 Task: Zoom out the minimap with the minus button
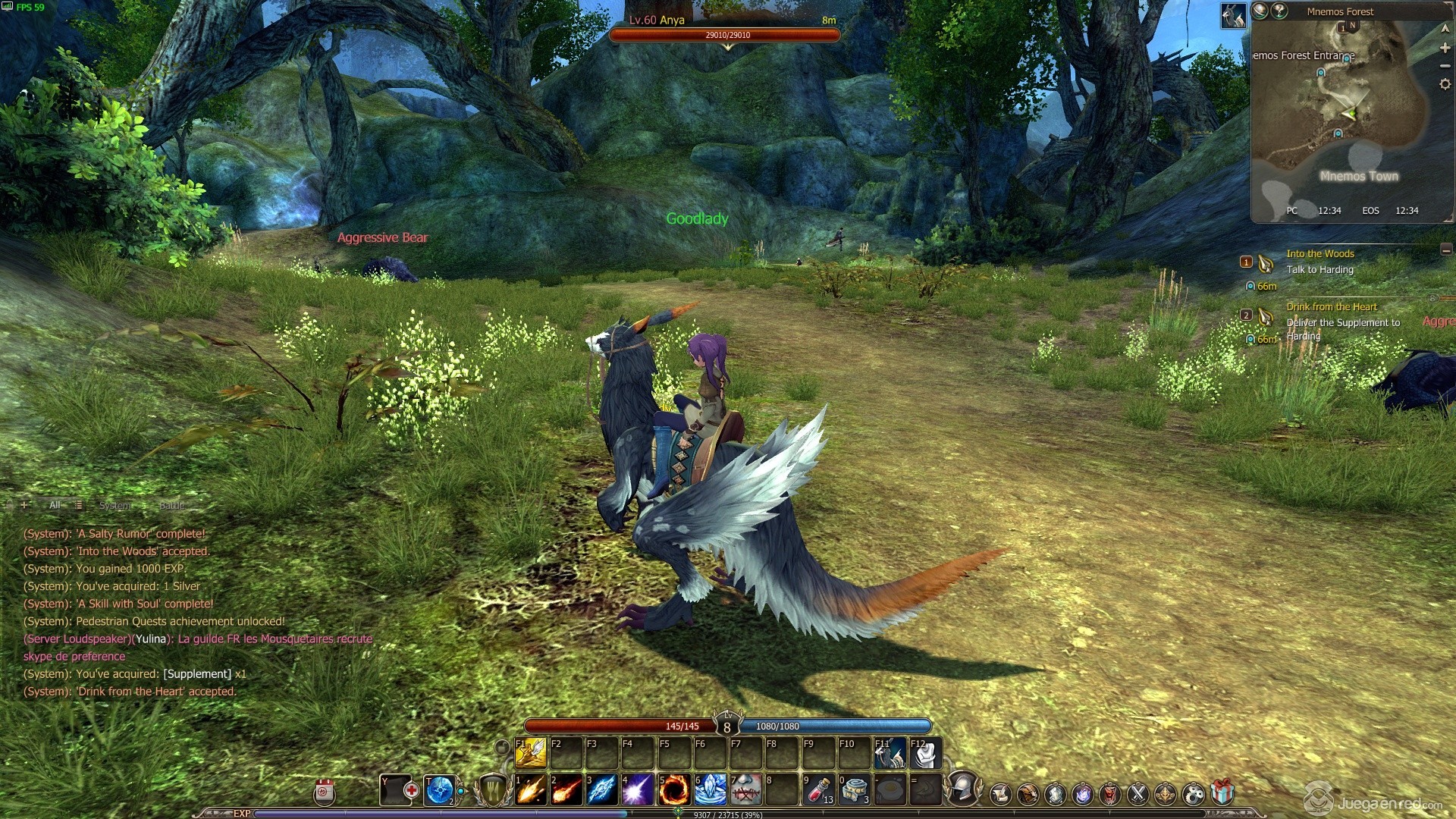point(1445,66)
